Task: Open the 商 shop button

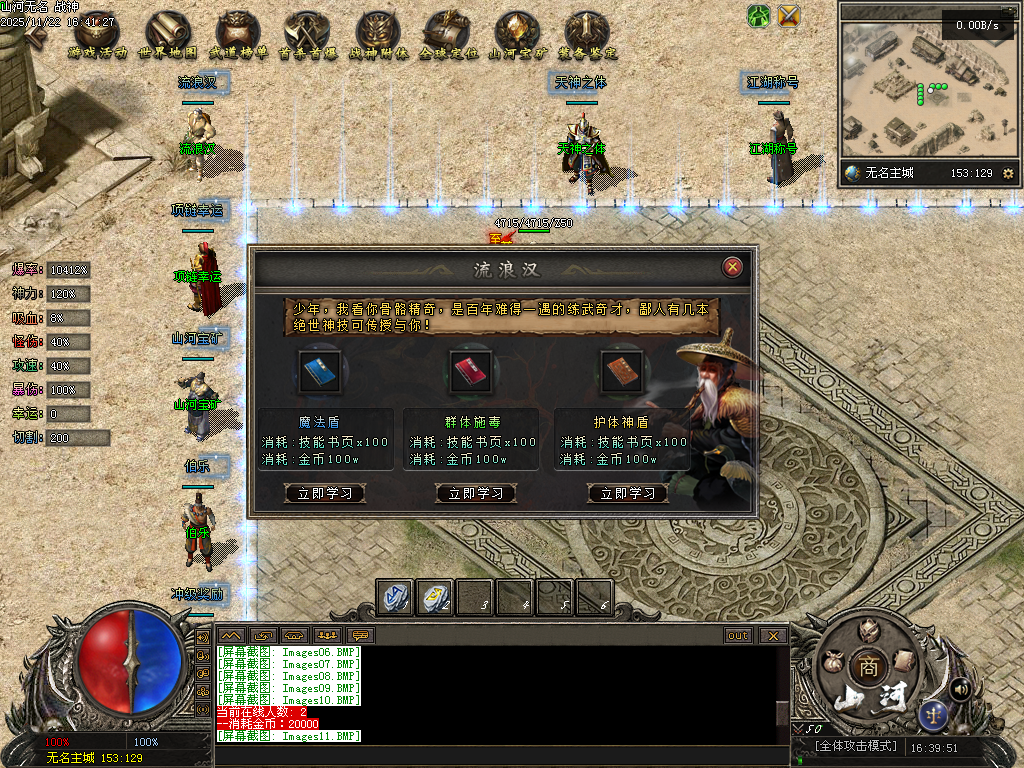Action: pyautogui.click(x=865, y=667)
